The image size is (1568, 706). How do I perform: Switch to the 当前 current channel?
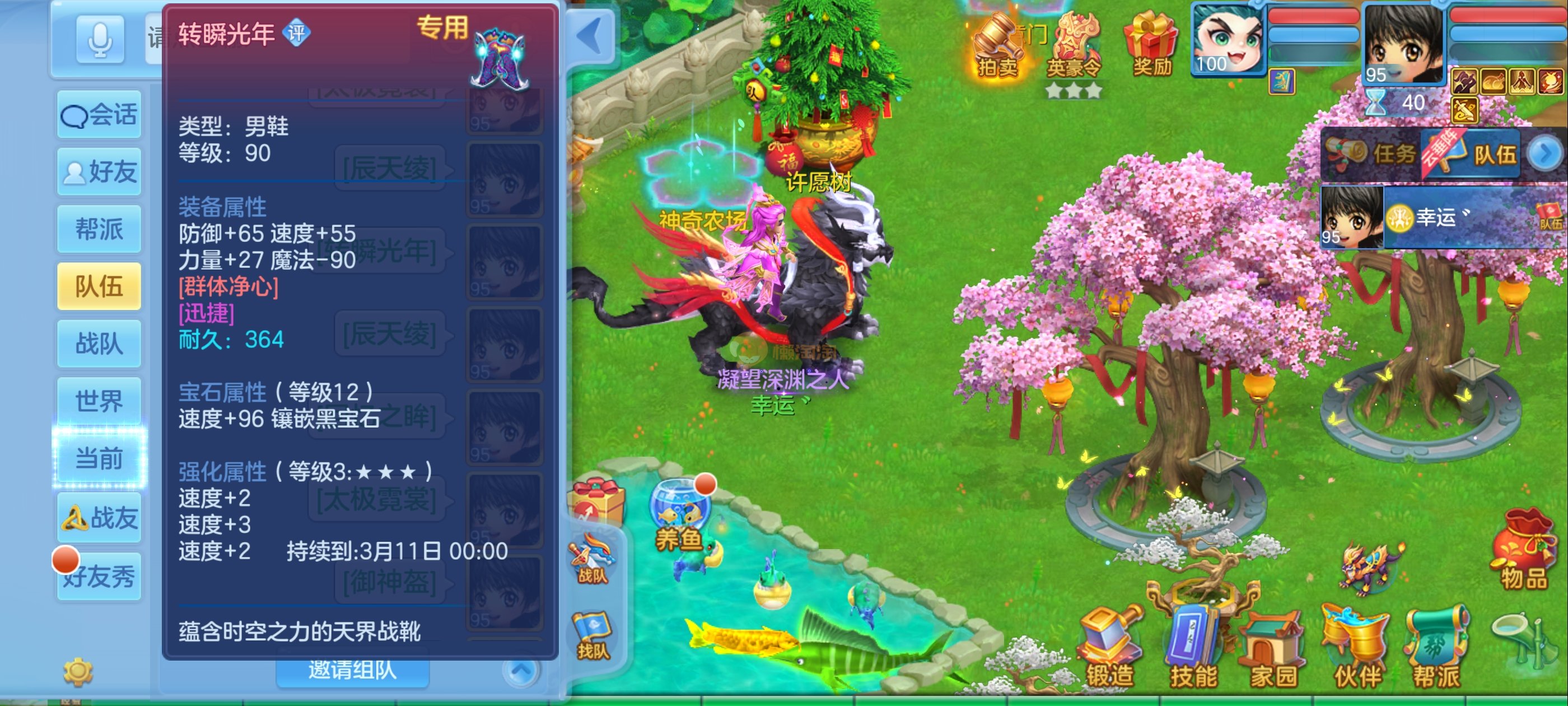point(99,458)
